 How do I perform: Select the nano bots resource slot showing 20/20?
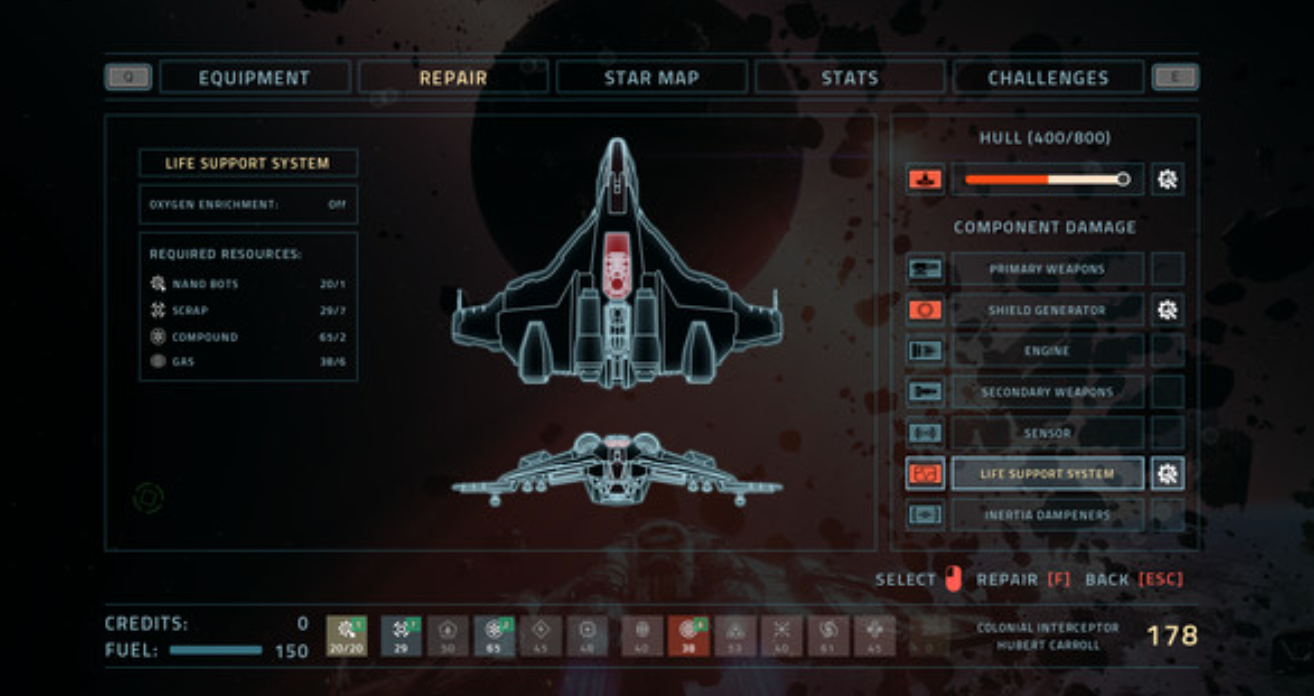coord(346,636)
